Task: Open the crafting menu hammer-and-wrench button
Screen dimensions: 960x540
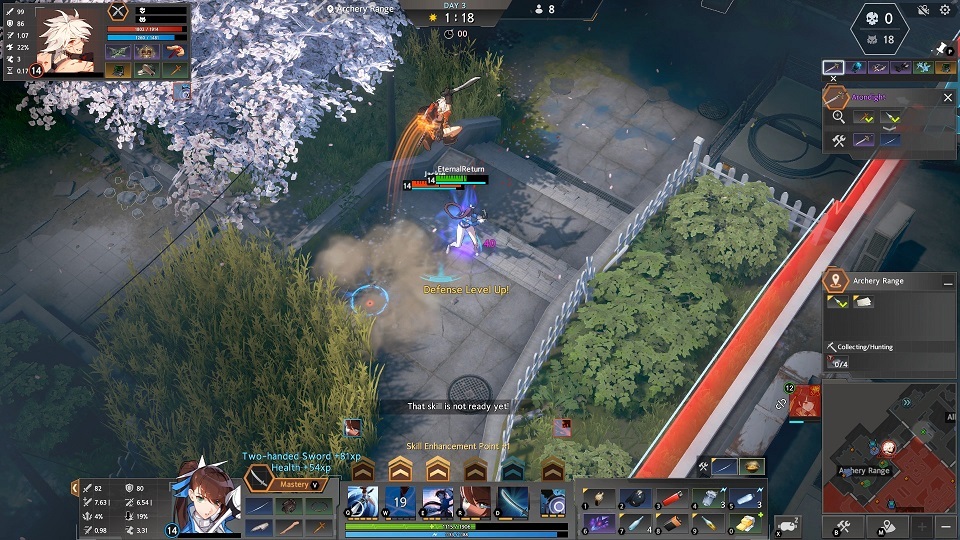Action: point(842,526)
